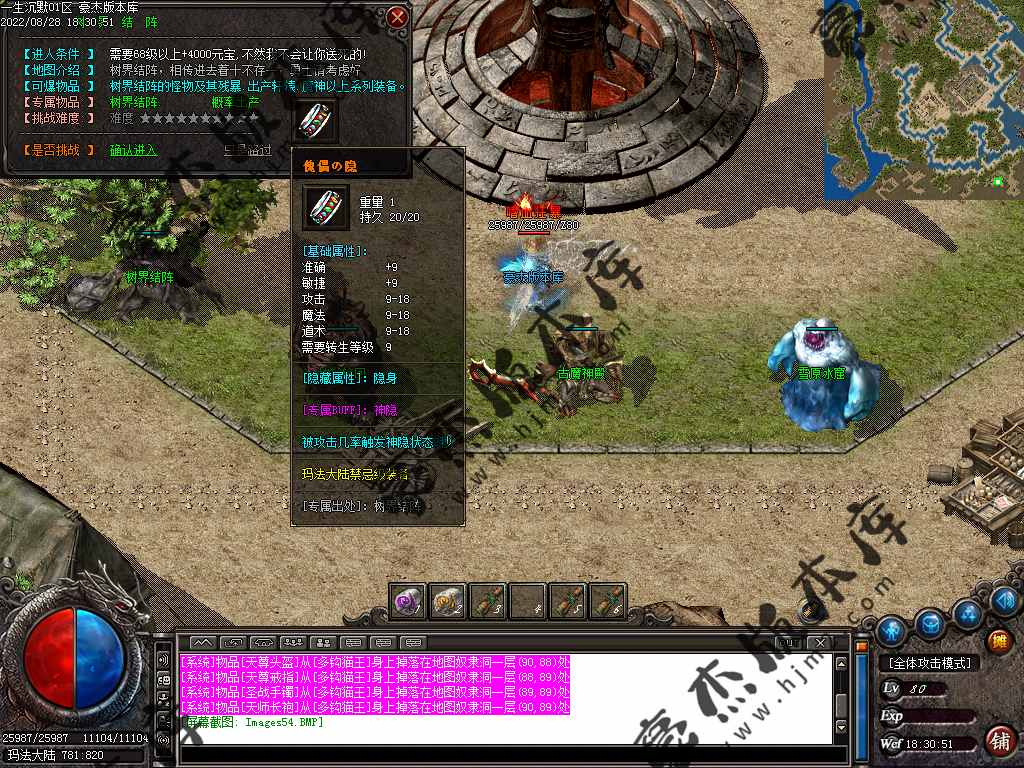Open the 铺 shop button
1024x768 pixels.
[x=998, y=740]
